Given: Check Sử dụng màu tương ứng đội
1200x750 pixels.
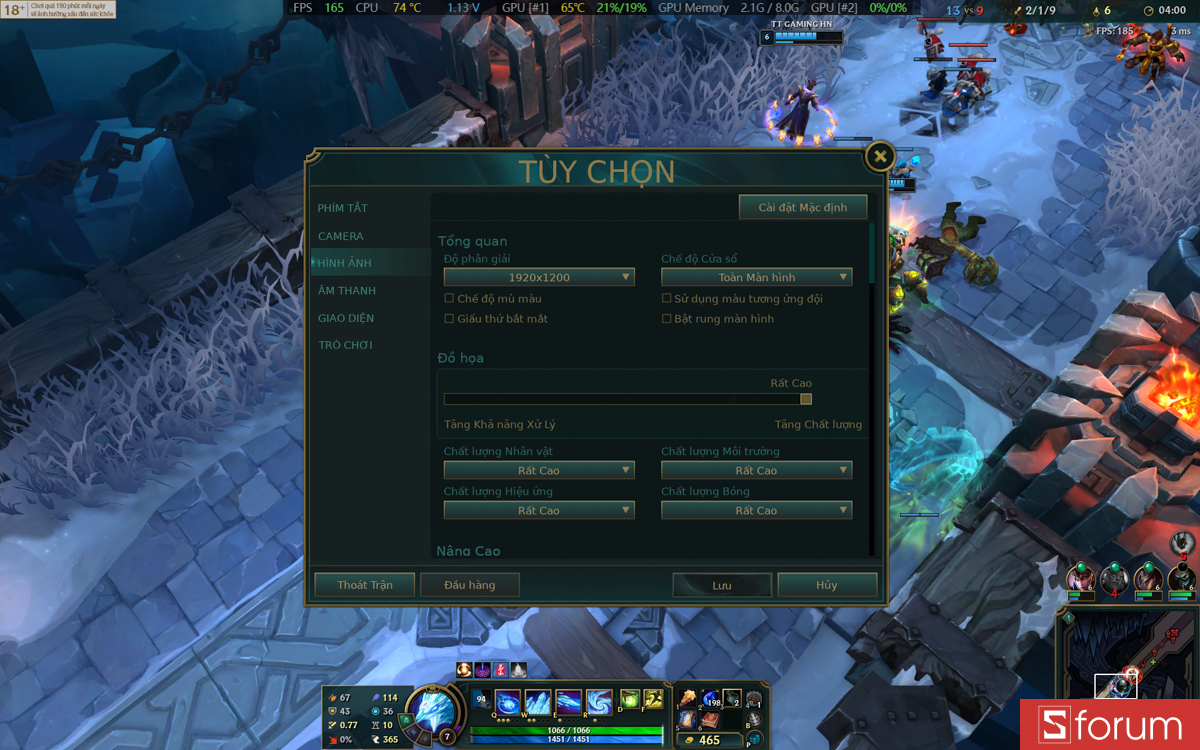Looking at the screenshot, I should pos(667,299).
